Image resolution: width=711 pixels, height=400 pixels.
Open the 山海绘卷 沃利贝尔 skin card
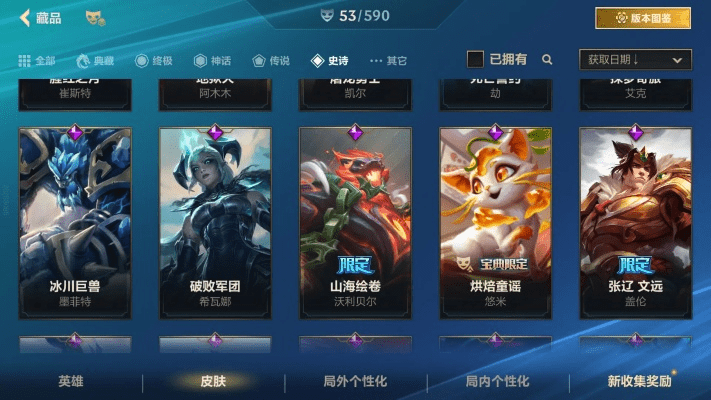(355, 220)
